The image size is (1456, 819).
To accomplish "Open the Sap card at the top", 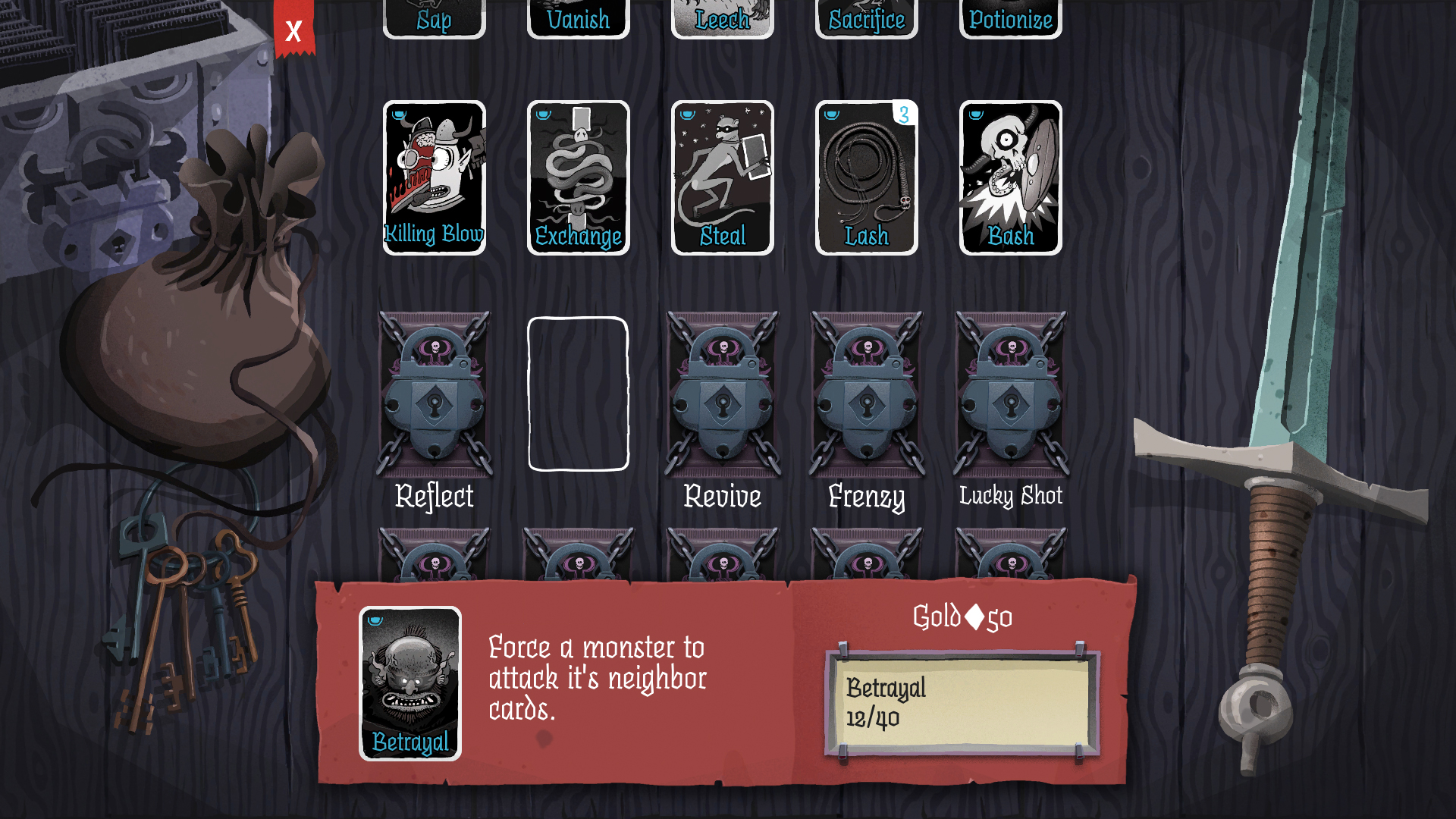I will (x=434, y=15).
